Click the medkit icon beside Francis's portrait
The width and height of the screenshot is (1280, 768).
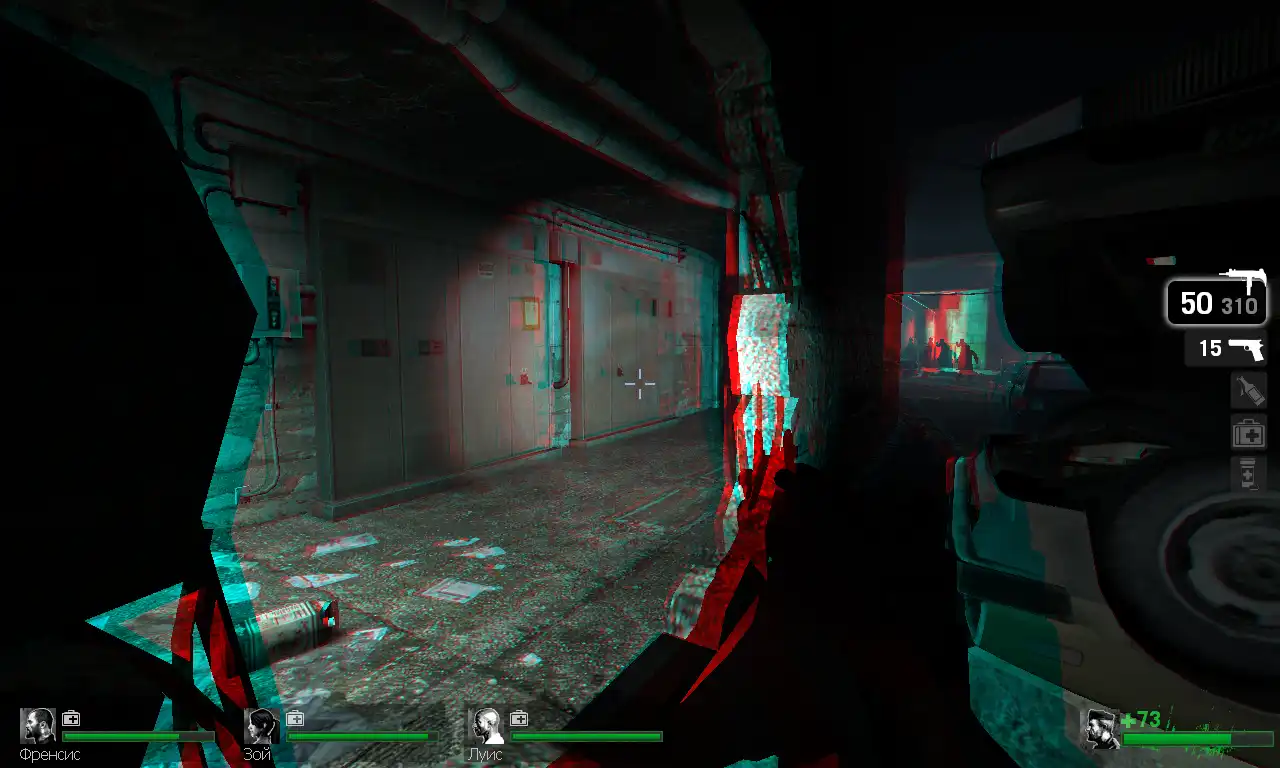pos(71,718)
